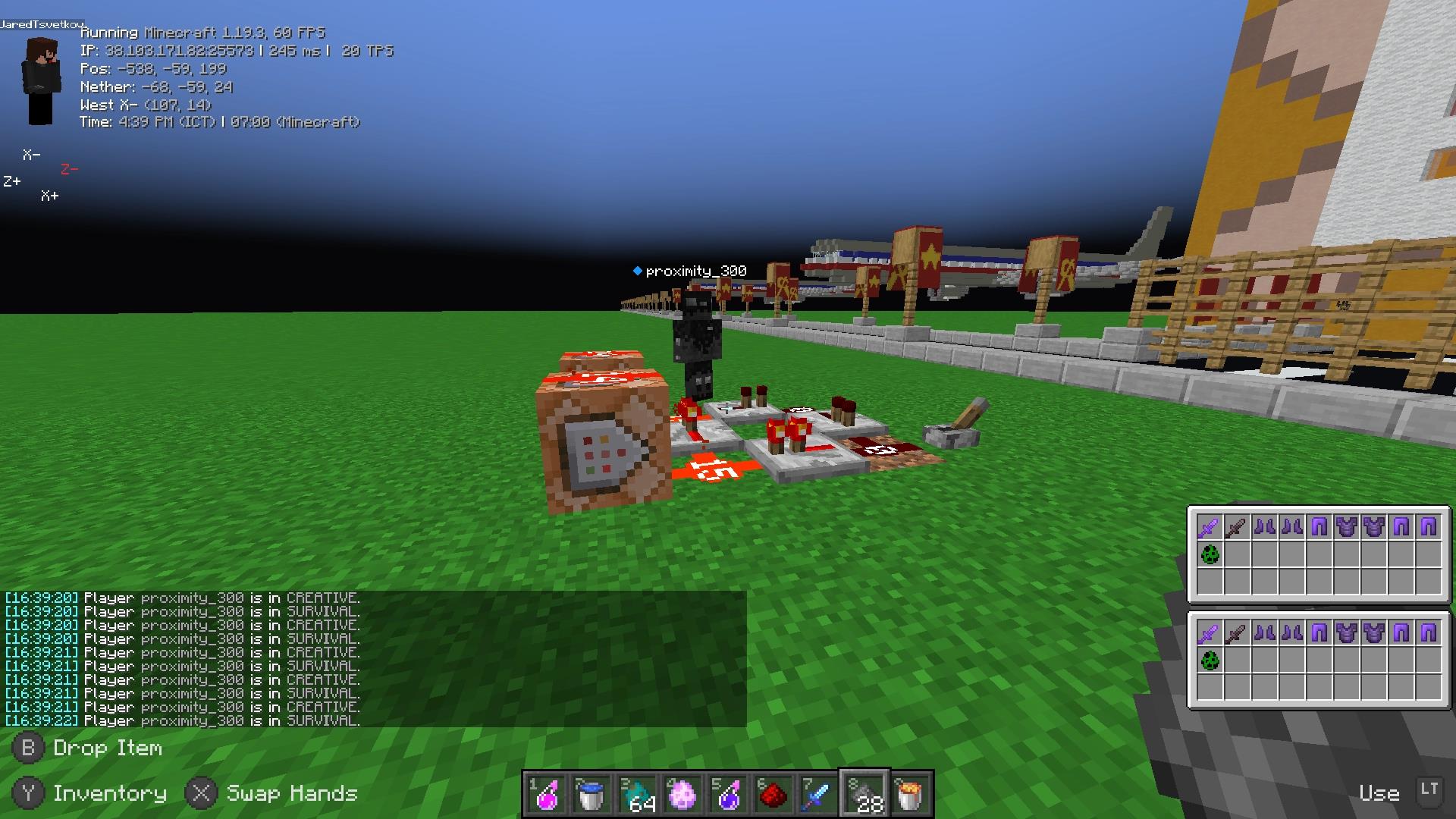The height and width of the screenshot is (819, 1456).
Task: Trigger Swap Hands via the X prompt
Action: pos(201,792)
